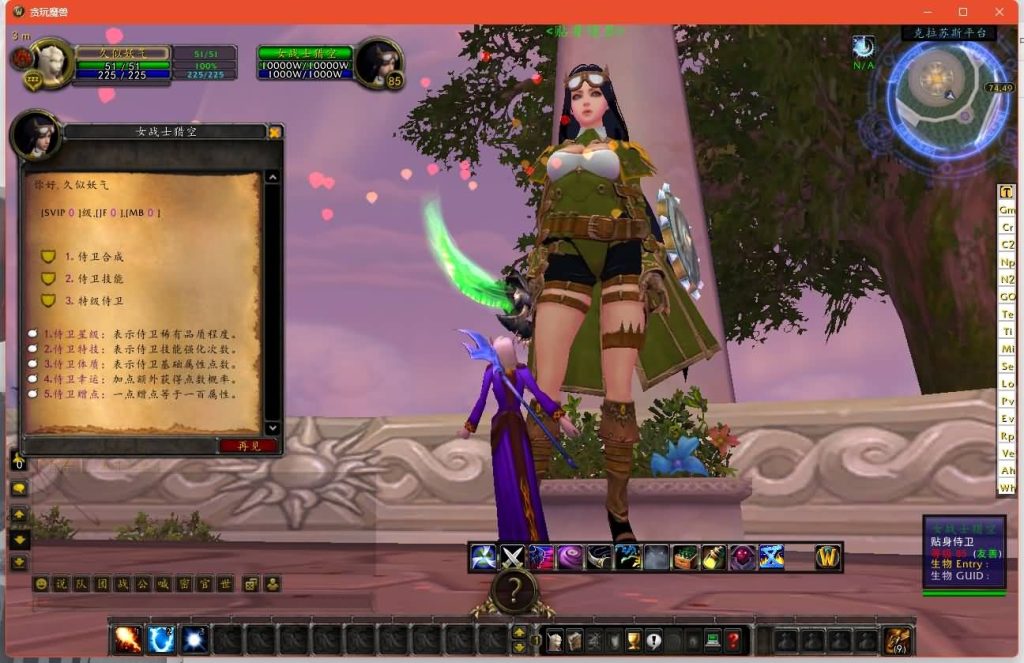Image resolution: width=1024 pixels, height=663 pixels.
Task: Maximize the game window
Action: click(963, 12)
